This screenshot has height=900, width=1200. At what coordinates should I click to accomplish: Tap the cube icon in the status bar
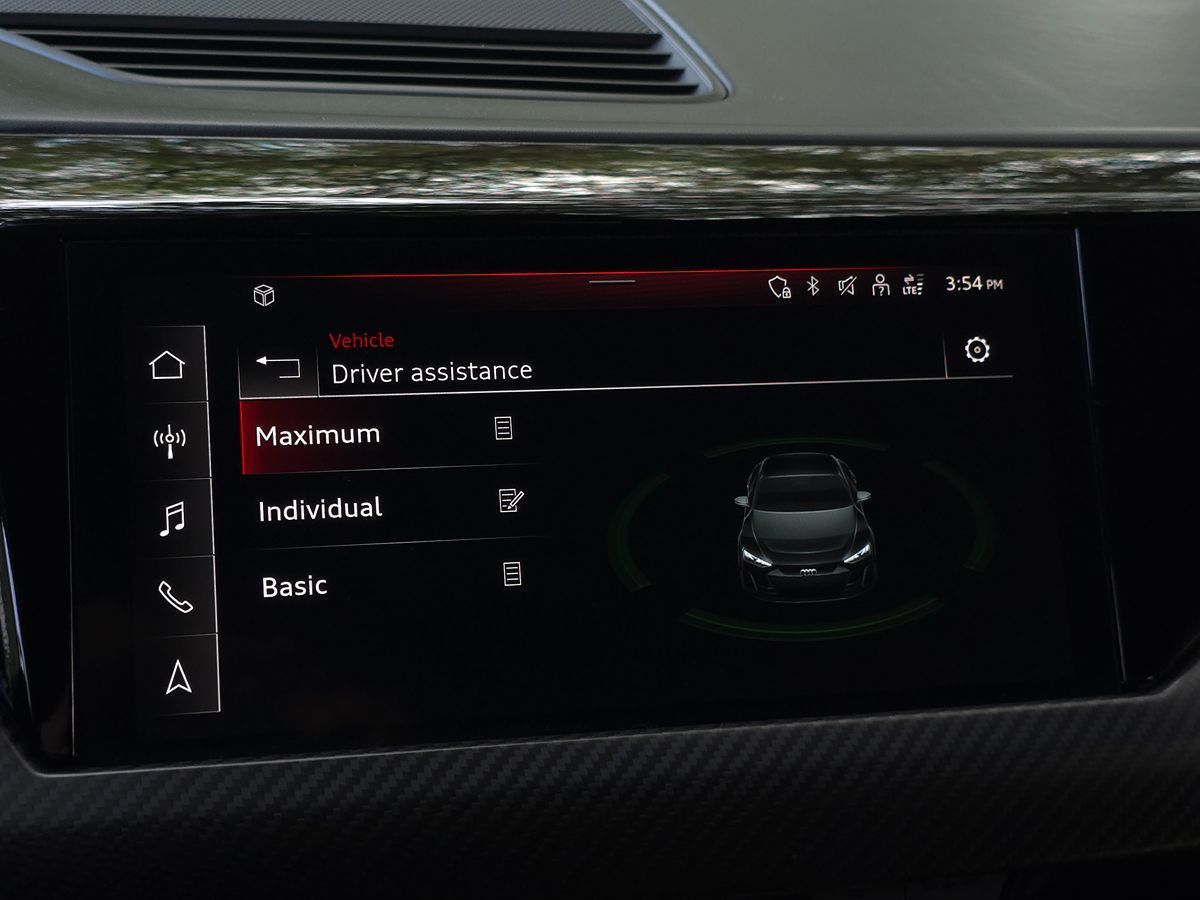click(264, 295)
